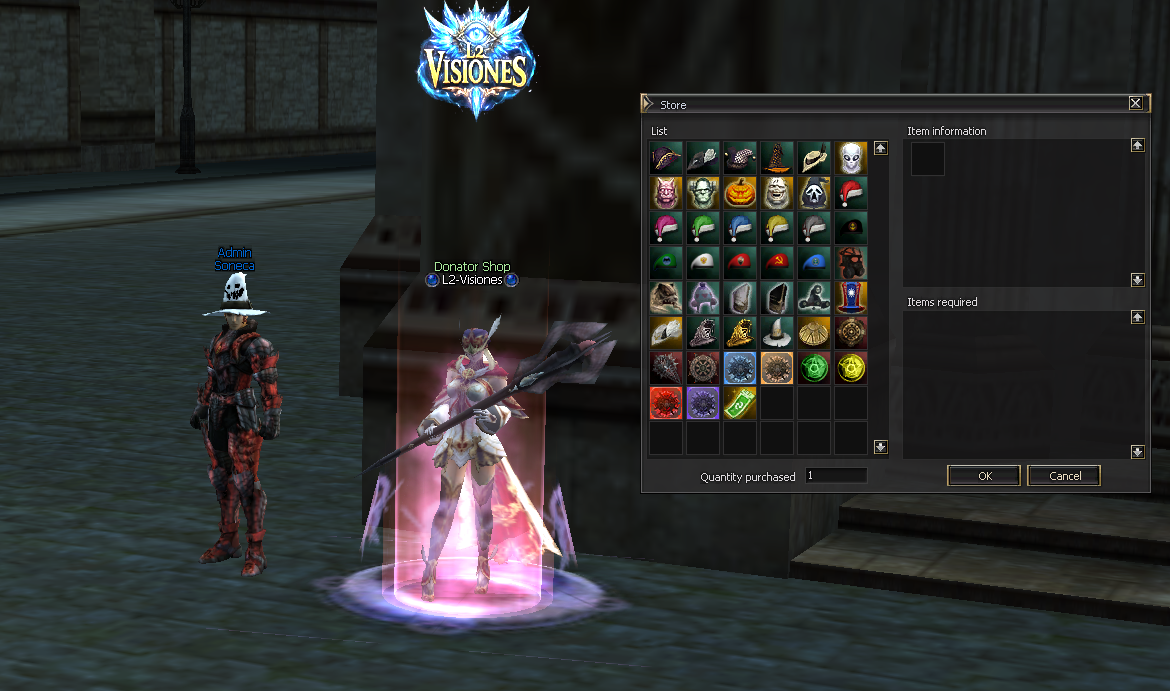Click the item list scroll-down arrow

pos(881,447)
